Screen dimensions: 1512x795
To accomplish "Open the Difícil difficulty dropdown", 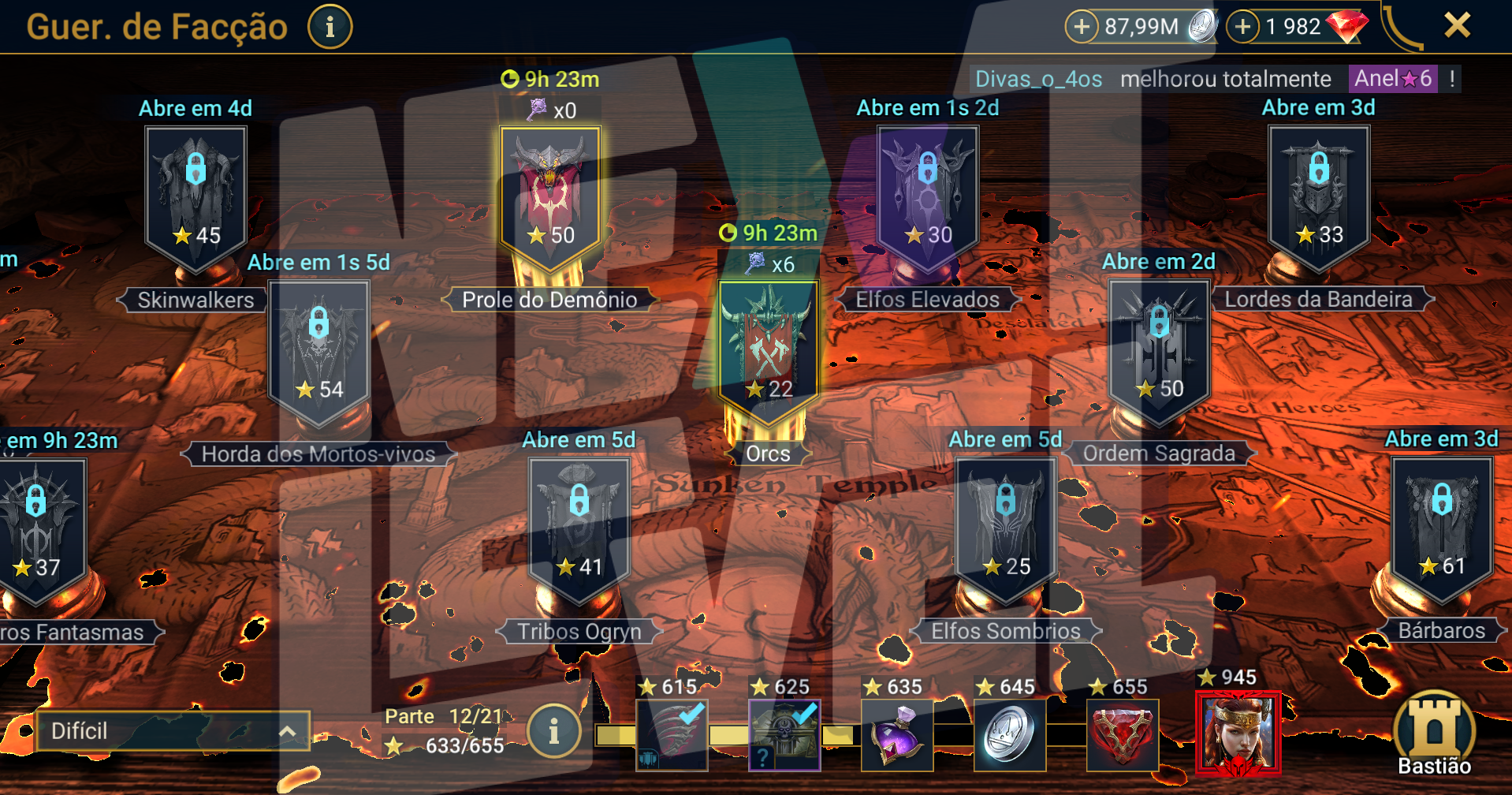I will (x=173, y=731).
